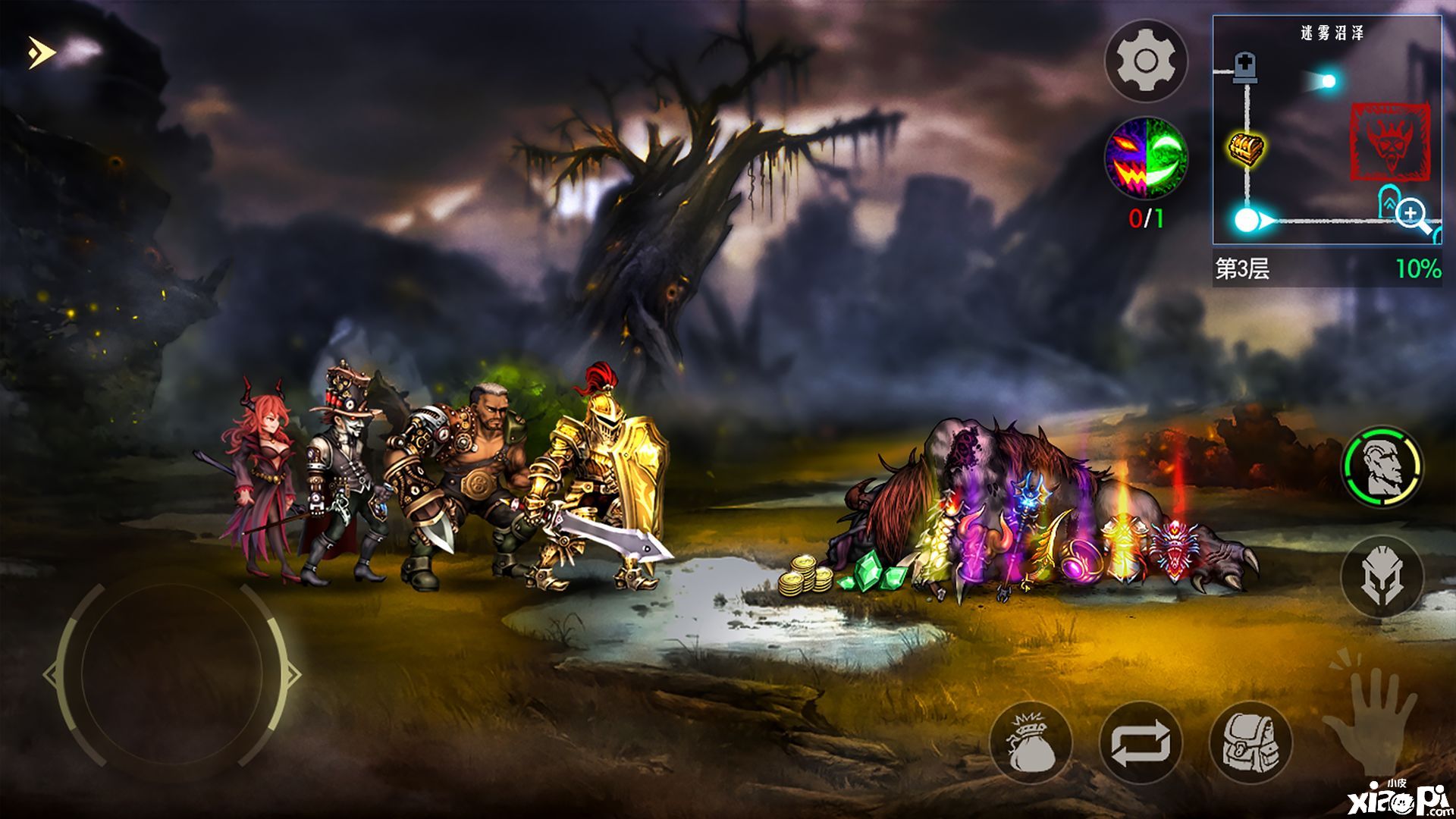Activate the stone head portrait skill
The image size is (1456, 819).
click(1382, 466)
